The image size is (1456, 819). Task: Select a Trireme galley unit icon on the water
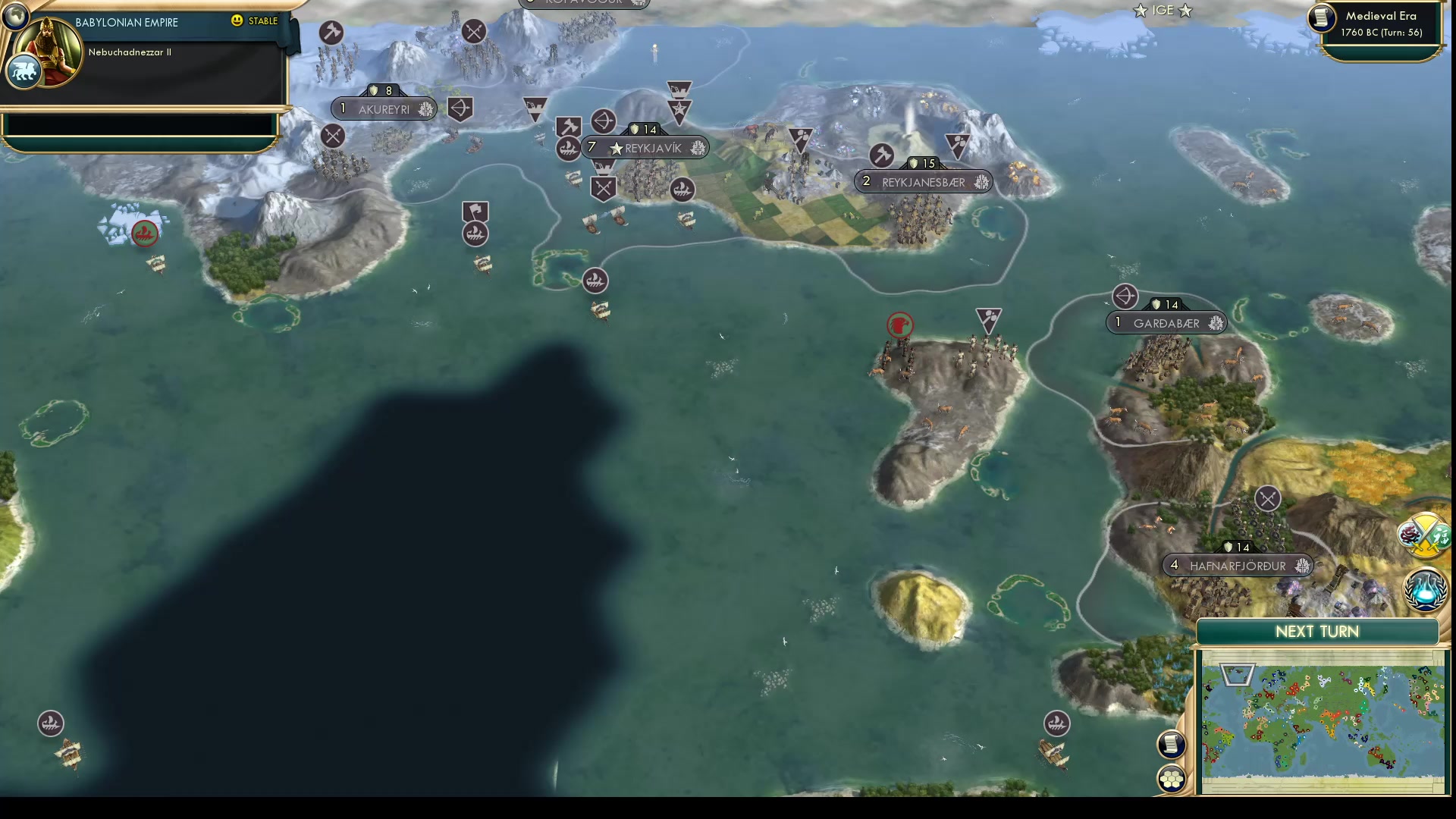point(595,281)
